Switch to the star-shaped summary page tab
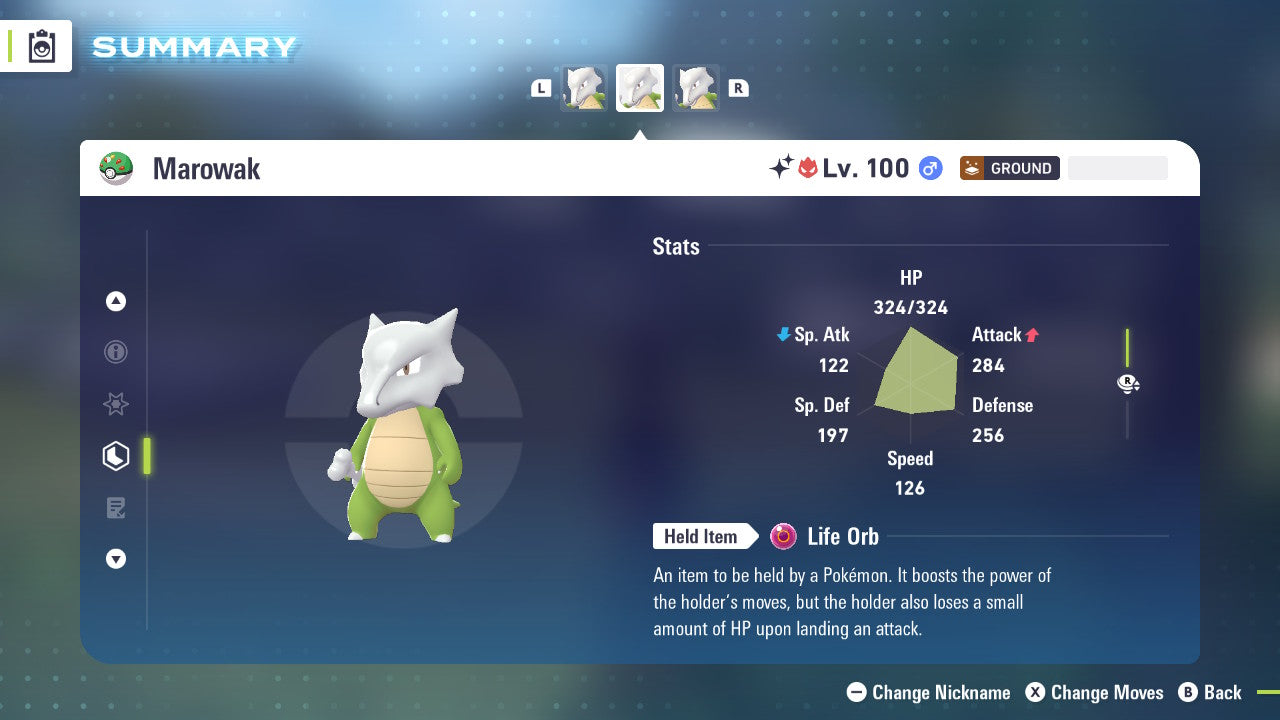Viewport: 1280px width, 720px height. tap(116, 404)
